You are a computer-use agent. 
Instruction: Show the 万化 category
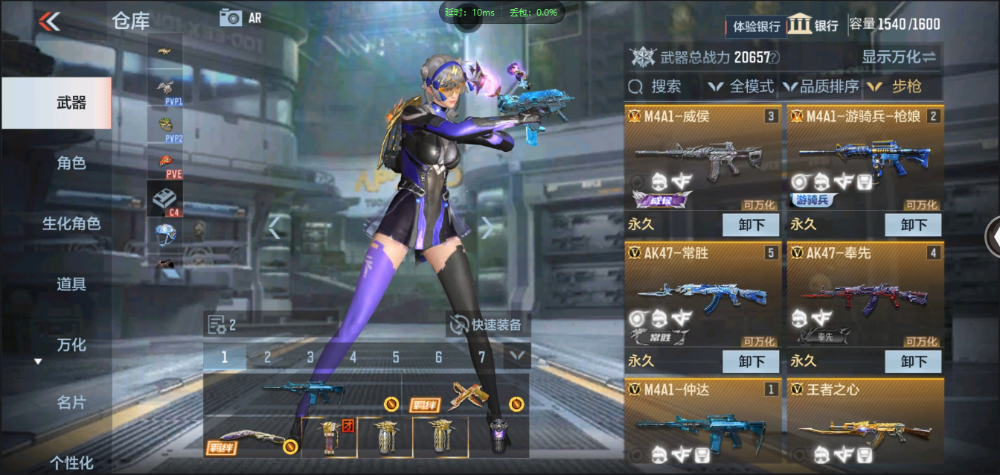coord(70,345)
